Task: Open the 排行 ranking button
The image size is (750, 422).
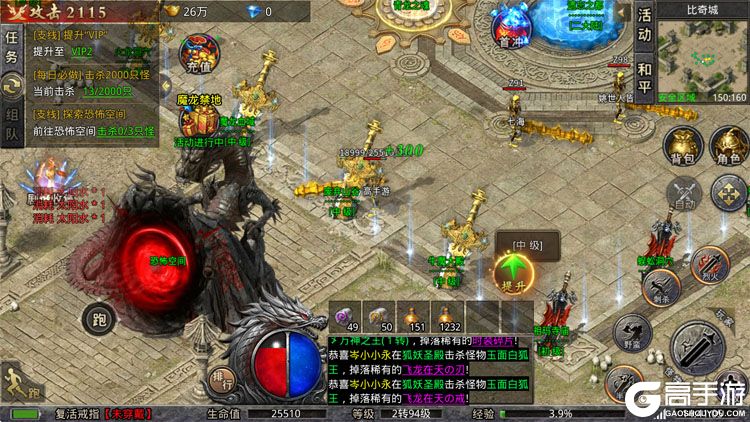Action: click(x=224, y=380)
